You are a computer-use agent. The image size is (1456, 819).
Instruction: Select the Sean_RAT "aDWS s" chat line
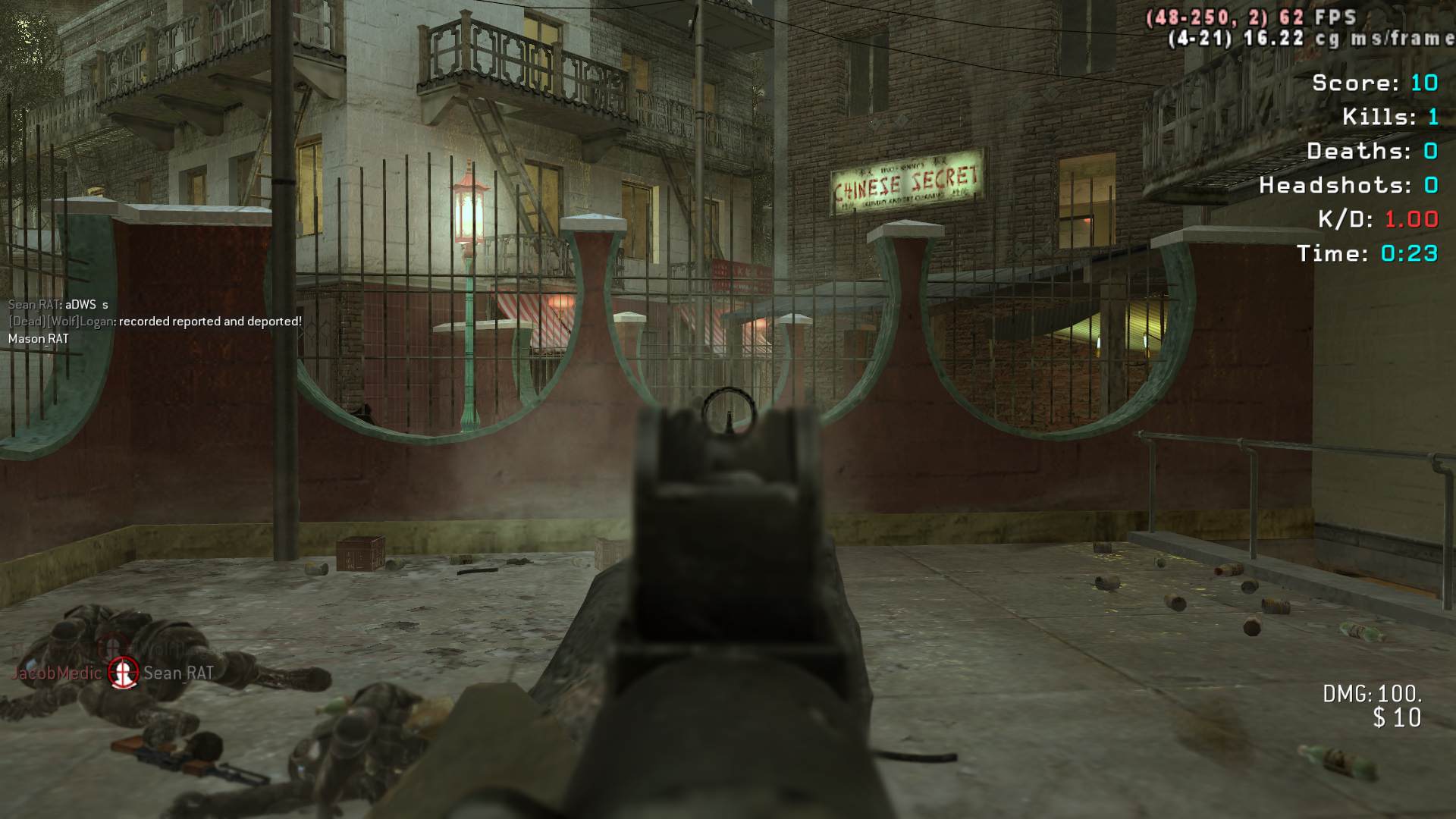click(x=58, y=305)
